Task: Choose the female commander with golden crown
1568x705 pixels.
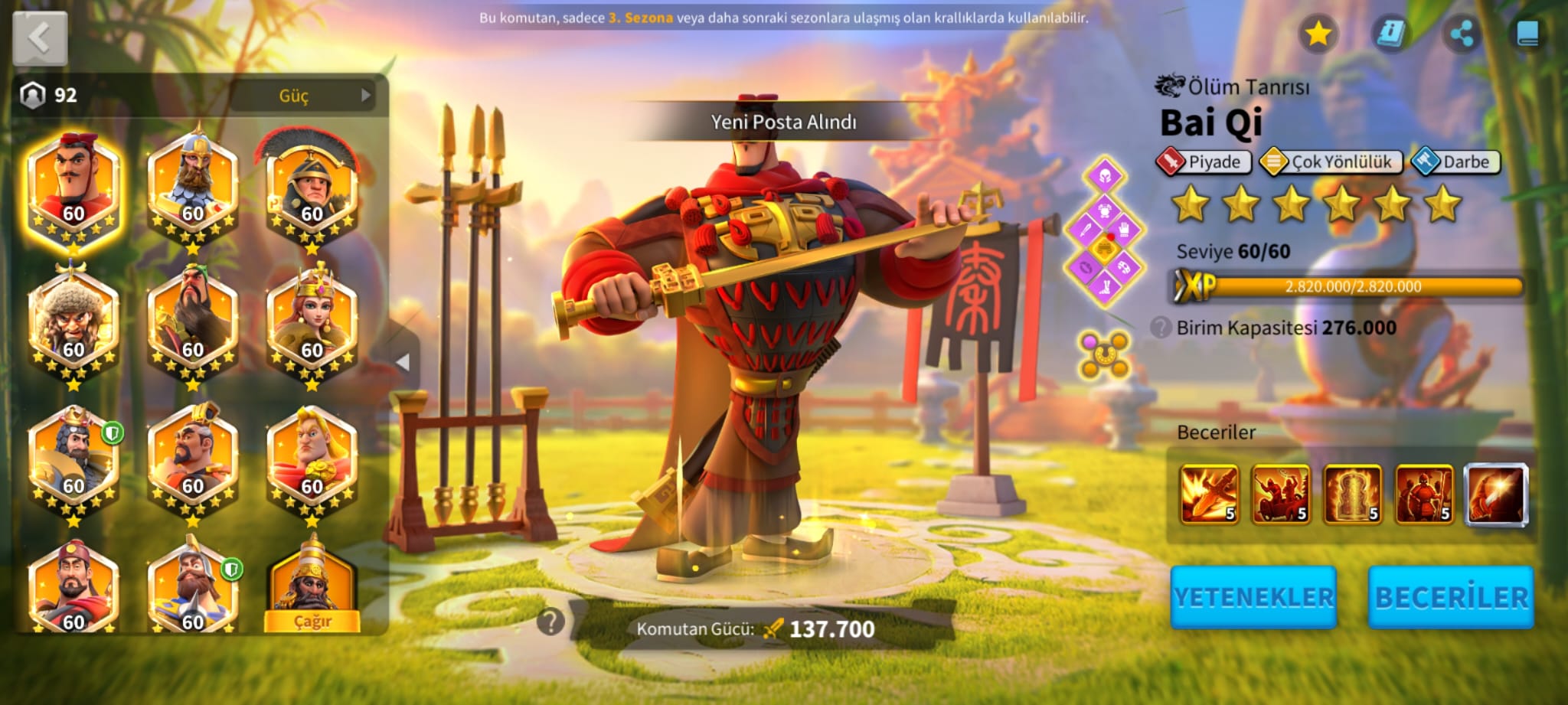Action: pos(312,325)
